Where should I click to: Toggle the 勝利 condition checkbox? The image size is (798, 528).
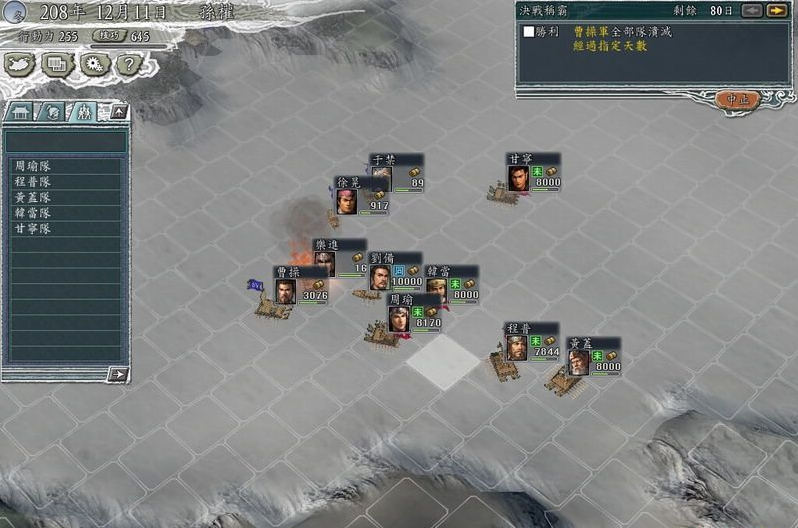click(529, 32)
